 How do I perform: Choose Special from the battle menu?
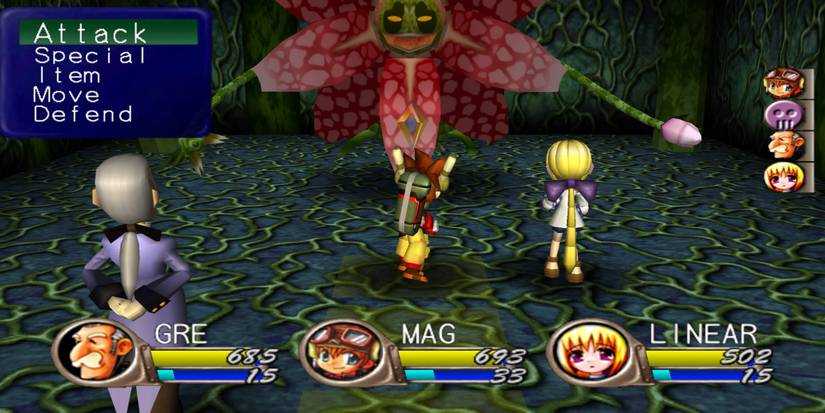tap(90, 56)
